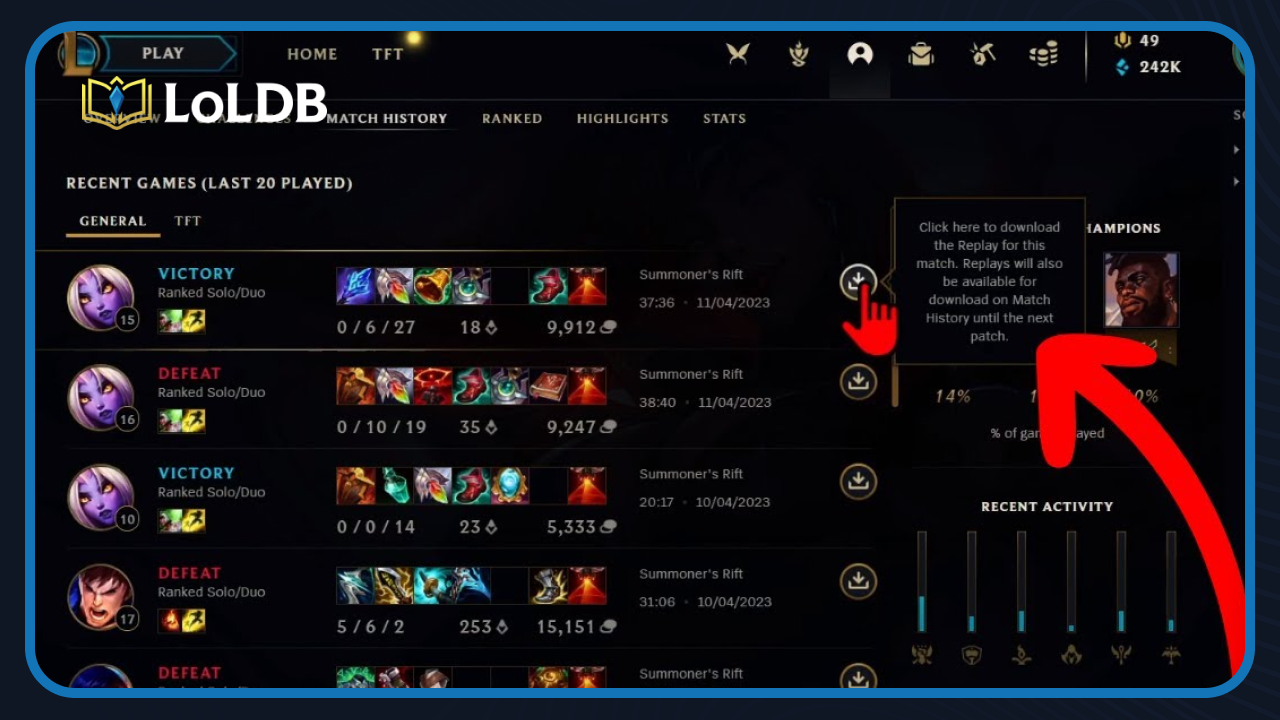Viewport: 1280px width, 720px height.
Task: Open the RANKED section
Action: (512, 118)
